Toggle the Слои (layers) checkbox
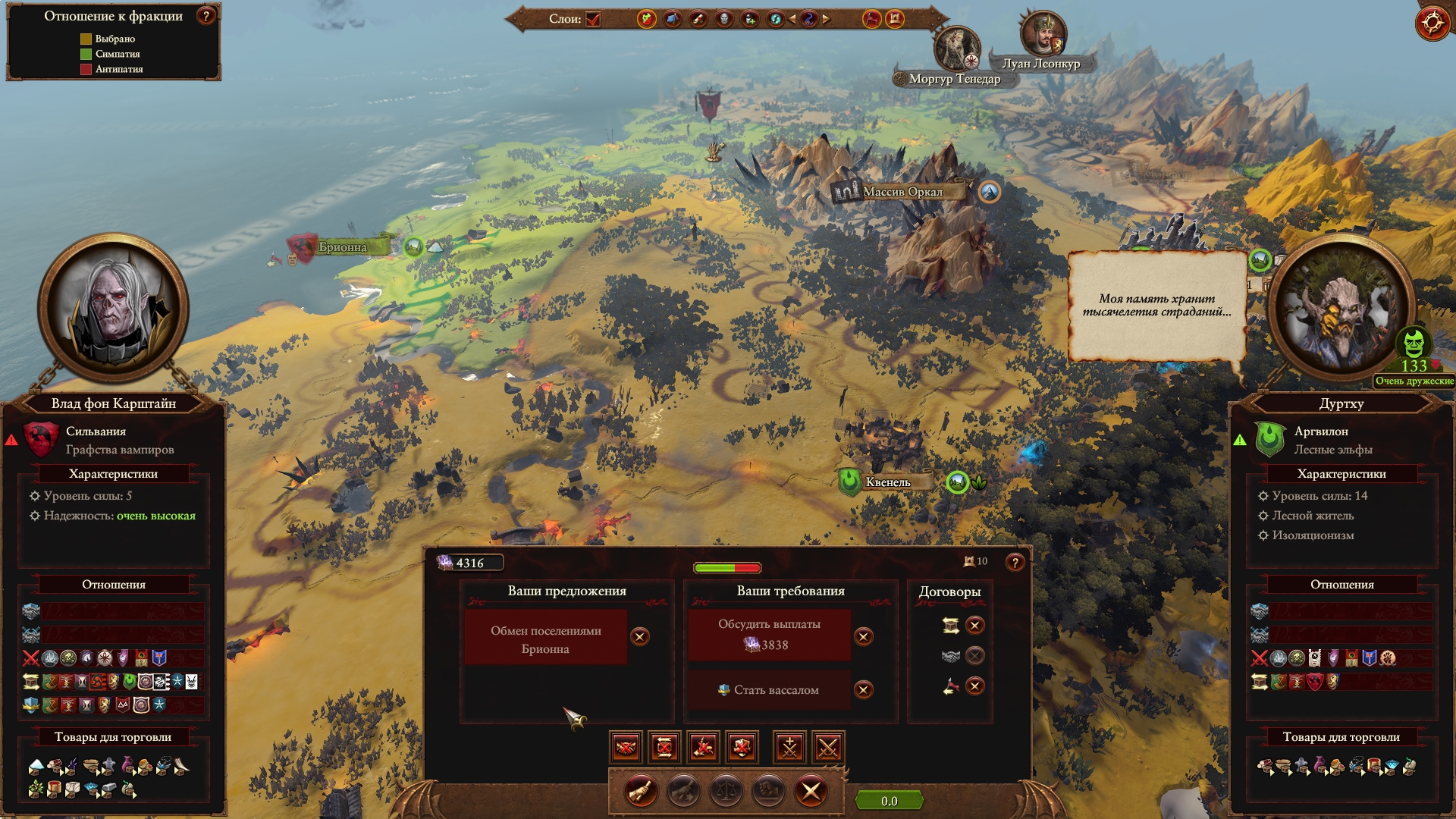 pos(593,19)
